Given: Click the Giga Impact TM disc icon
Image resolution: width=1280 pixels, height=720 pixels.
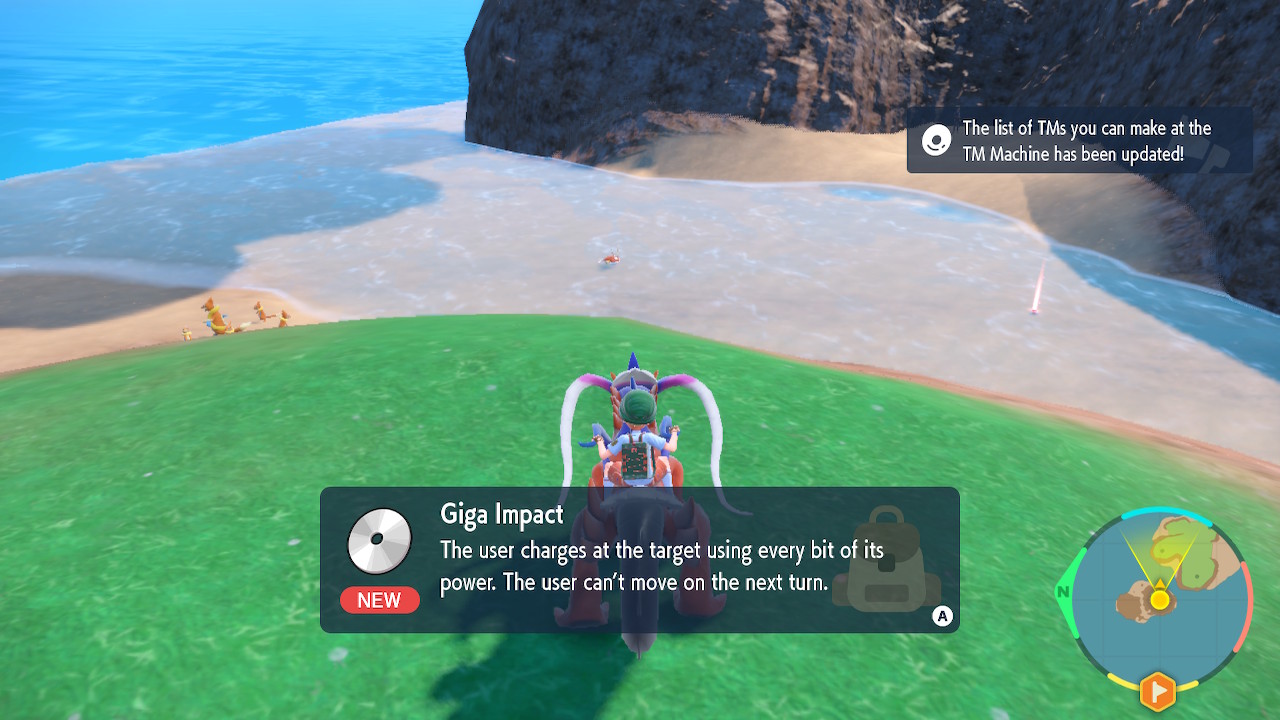Looking at the screenshot, I should pos(380,541).
